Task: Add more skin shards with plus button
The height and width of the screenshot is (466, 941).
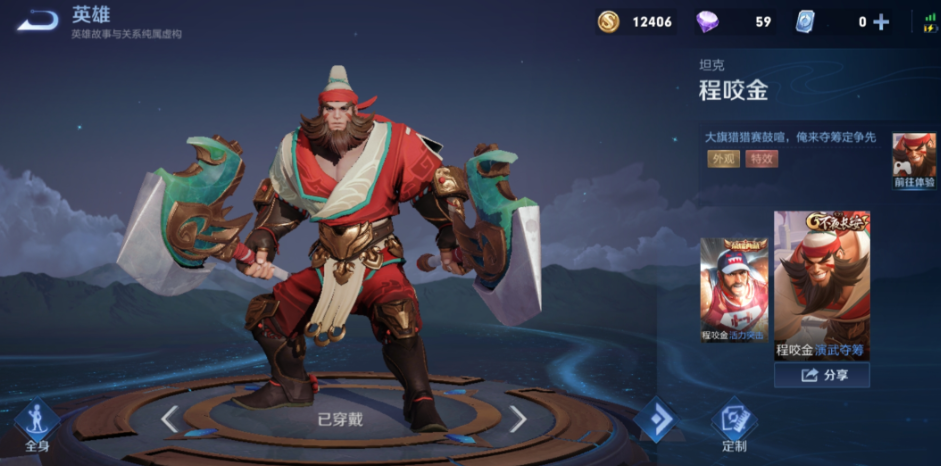Action: coord(881,22)
